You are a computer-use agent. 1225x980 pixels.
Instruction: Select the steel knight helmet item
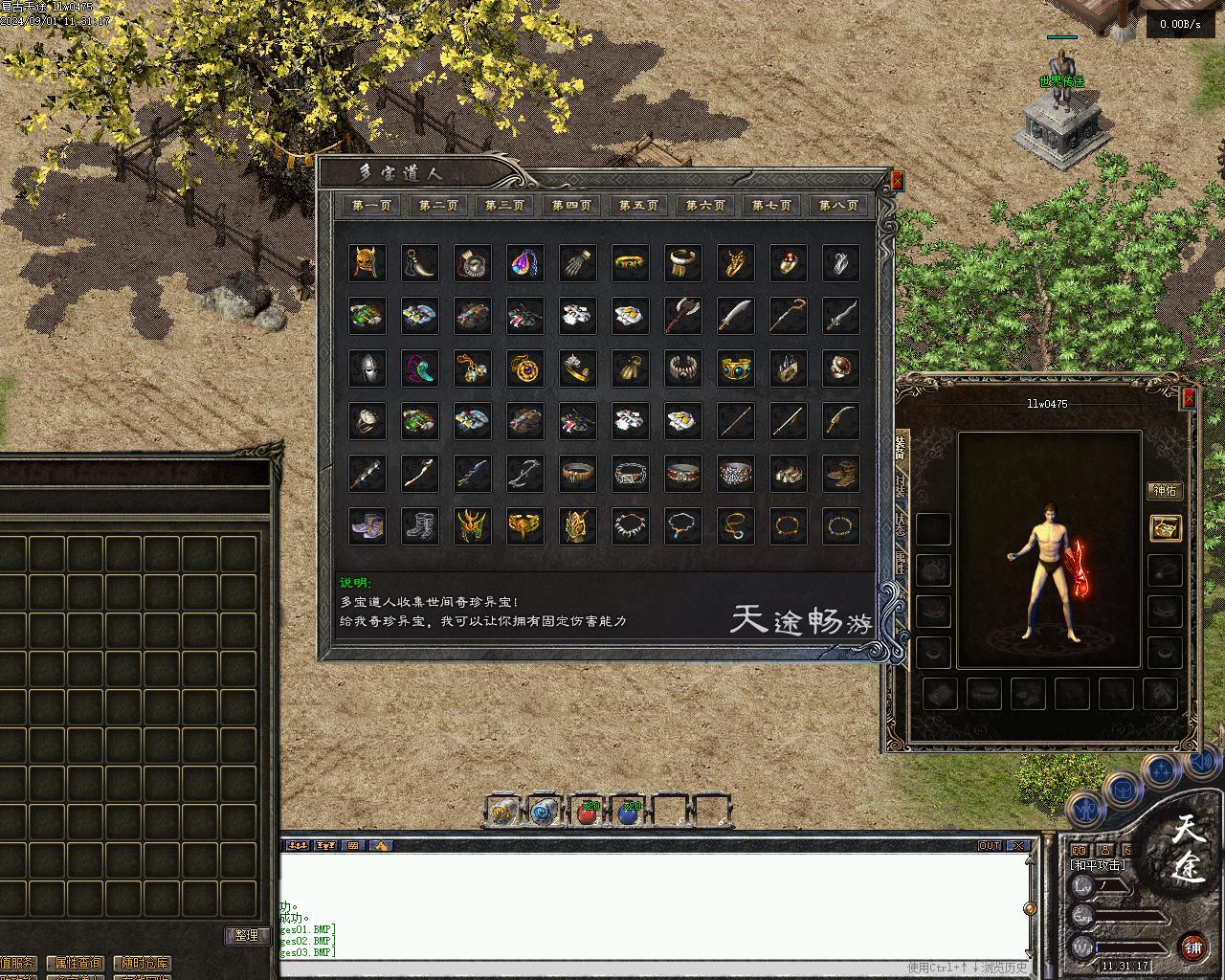coord(367,367)
